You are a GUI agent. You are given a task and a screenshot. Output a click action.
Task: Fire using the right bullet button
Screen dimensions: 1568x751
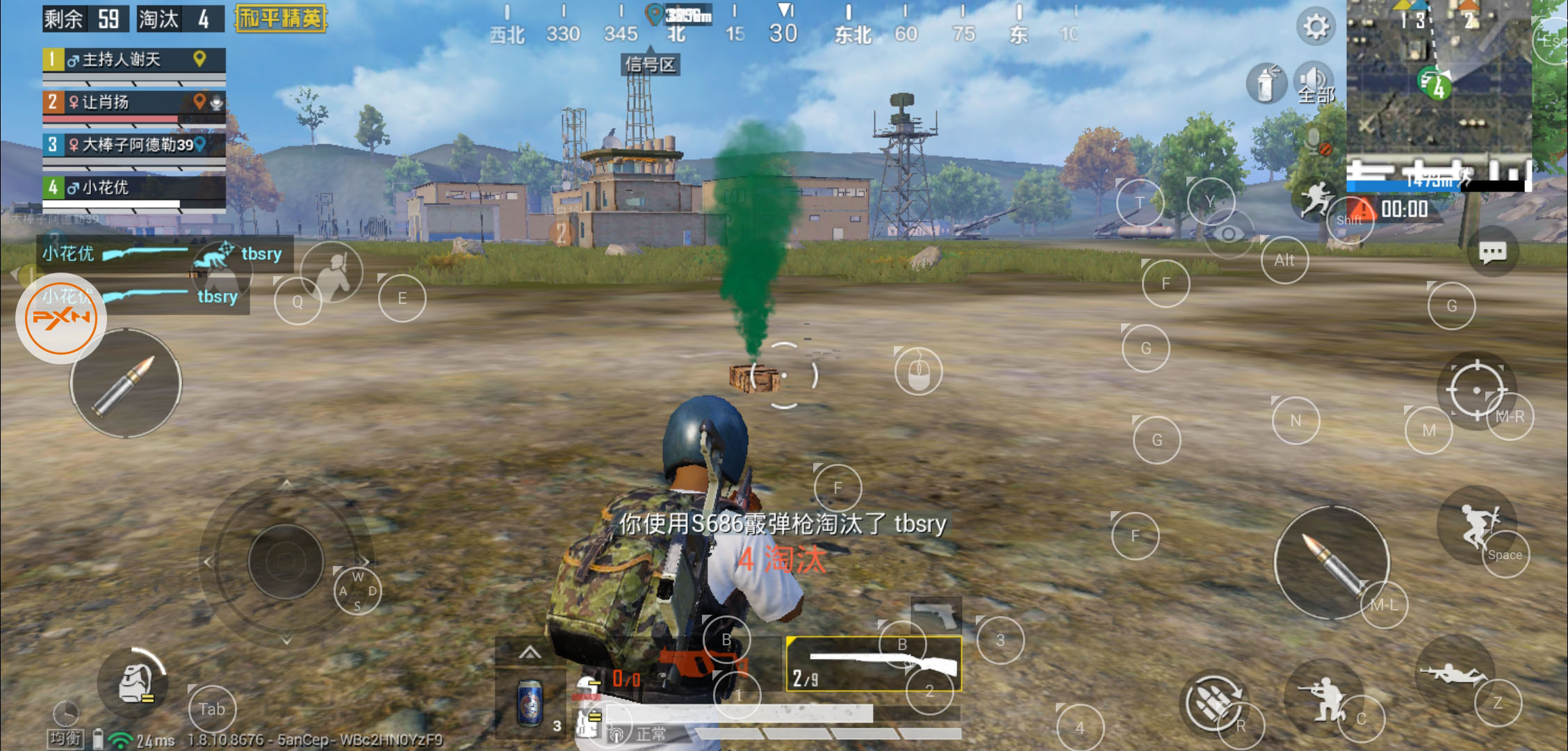pyautogui.click(x=1330, y=562)
